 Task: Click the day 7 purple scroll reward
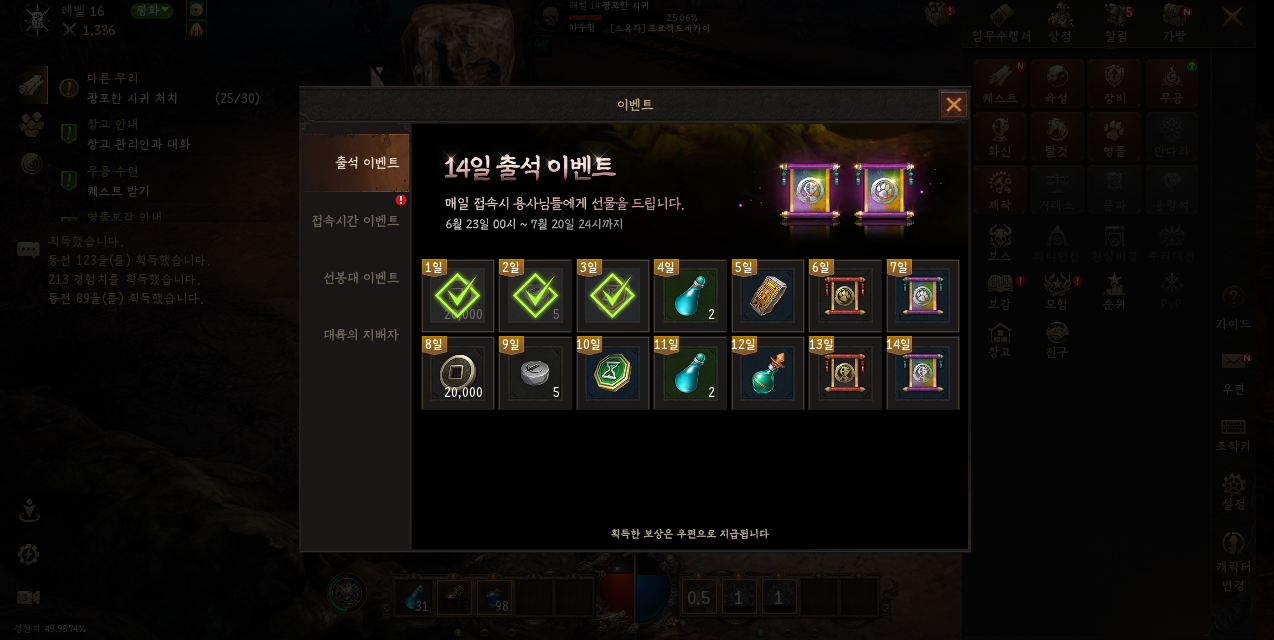click(922, 296)
